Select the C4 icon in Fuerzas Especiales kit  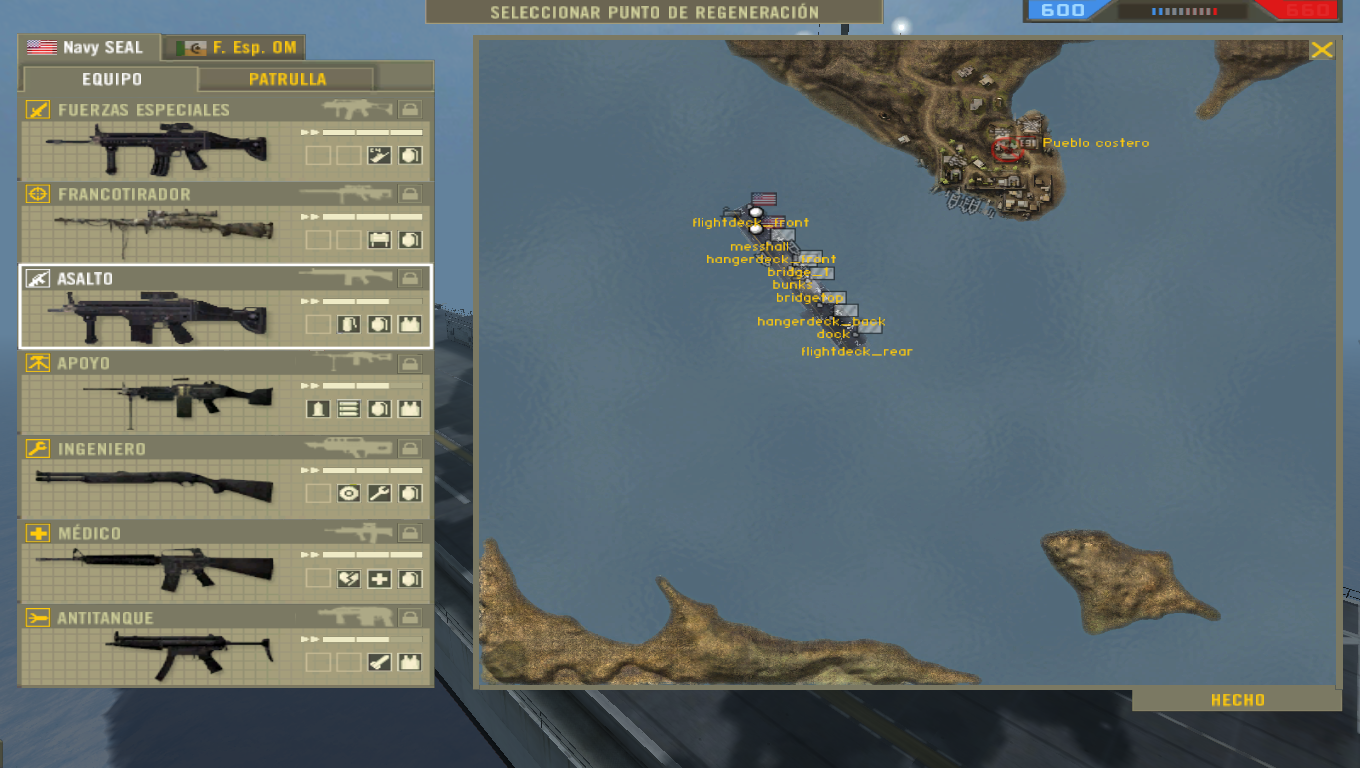coord(379,156)
